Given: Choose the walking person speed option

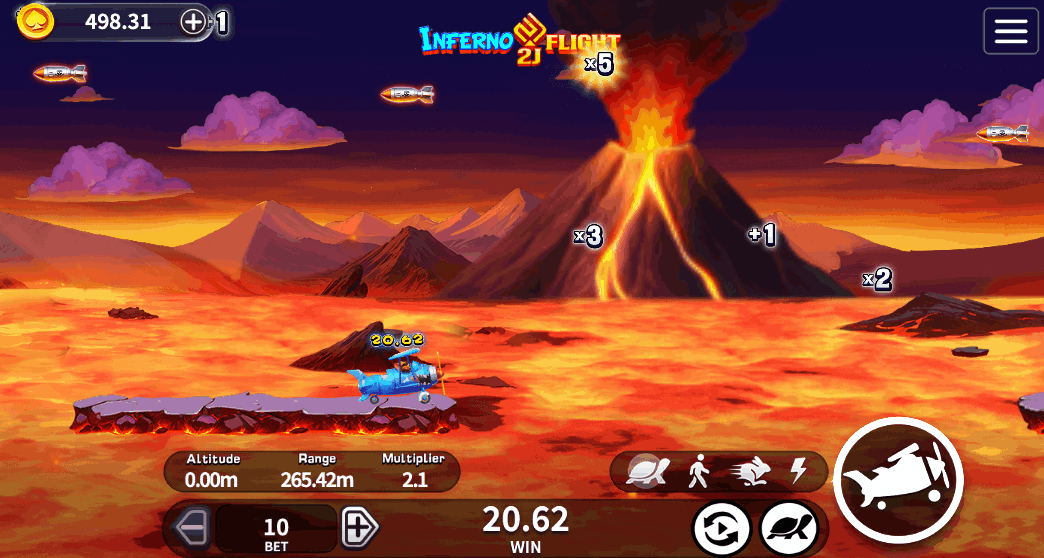Looking at the screenshot, I should coord(698,470).
